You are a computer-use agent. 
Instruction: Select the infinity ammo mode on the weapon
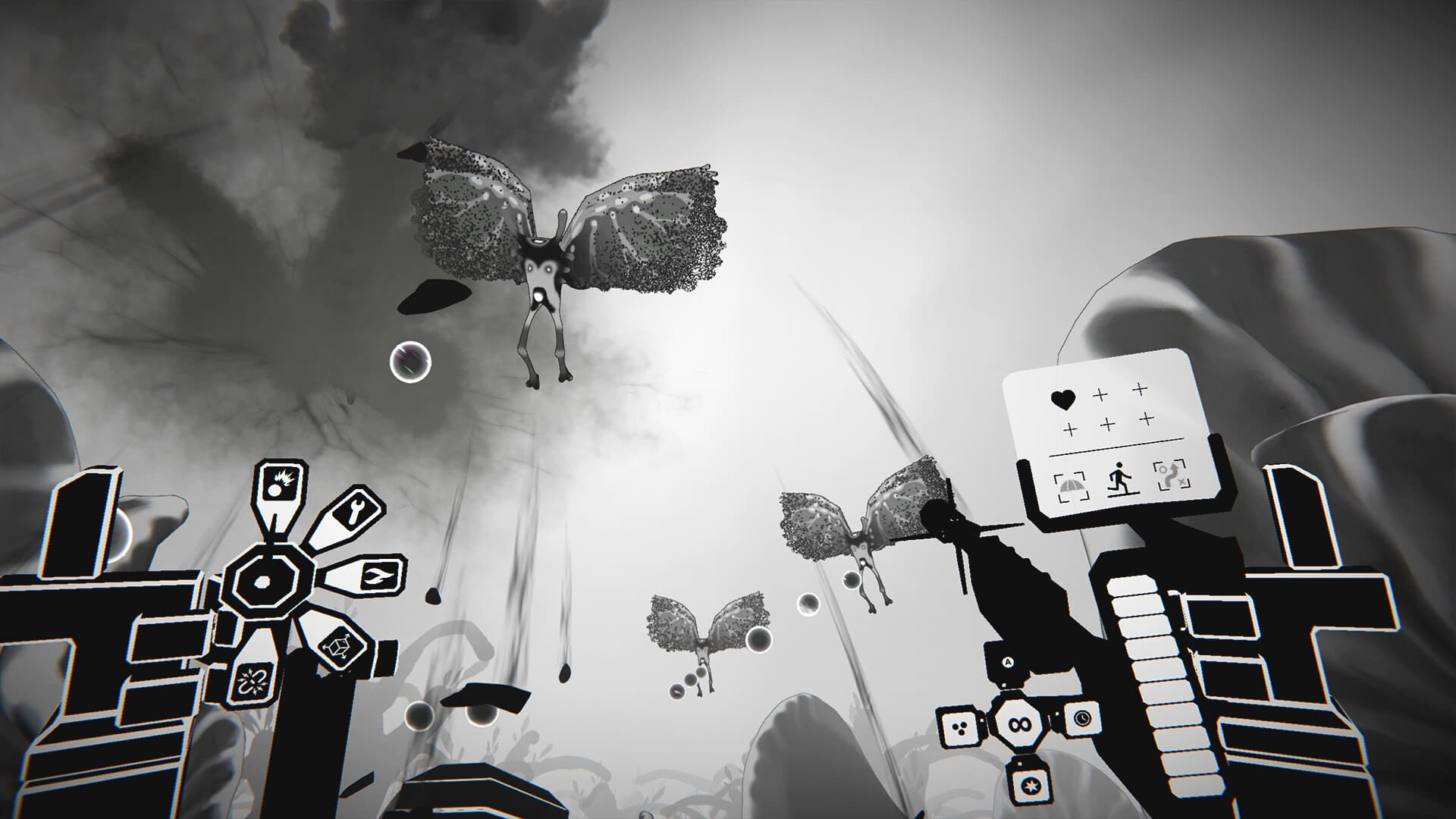click(x=1019, y=724)
